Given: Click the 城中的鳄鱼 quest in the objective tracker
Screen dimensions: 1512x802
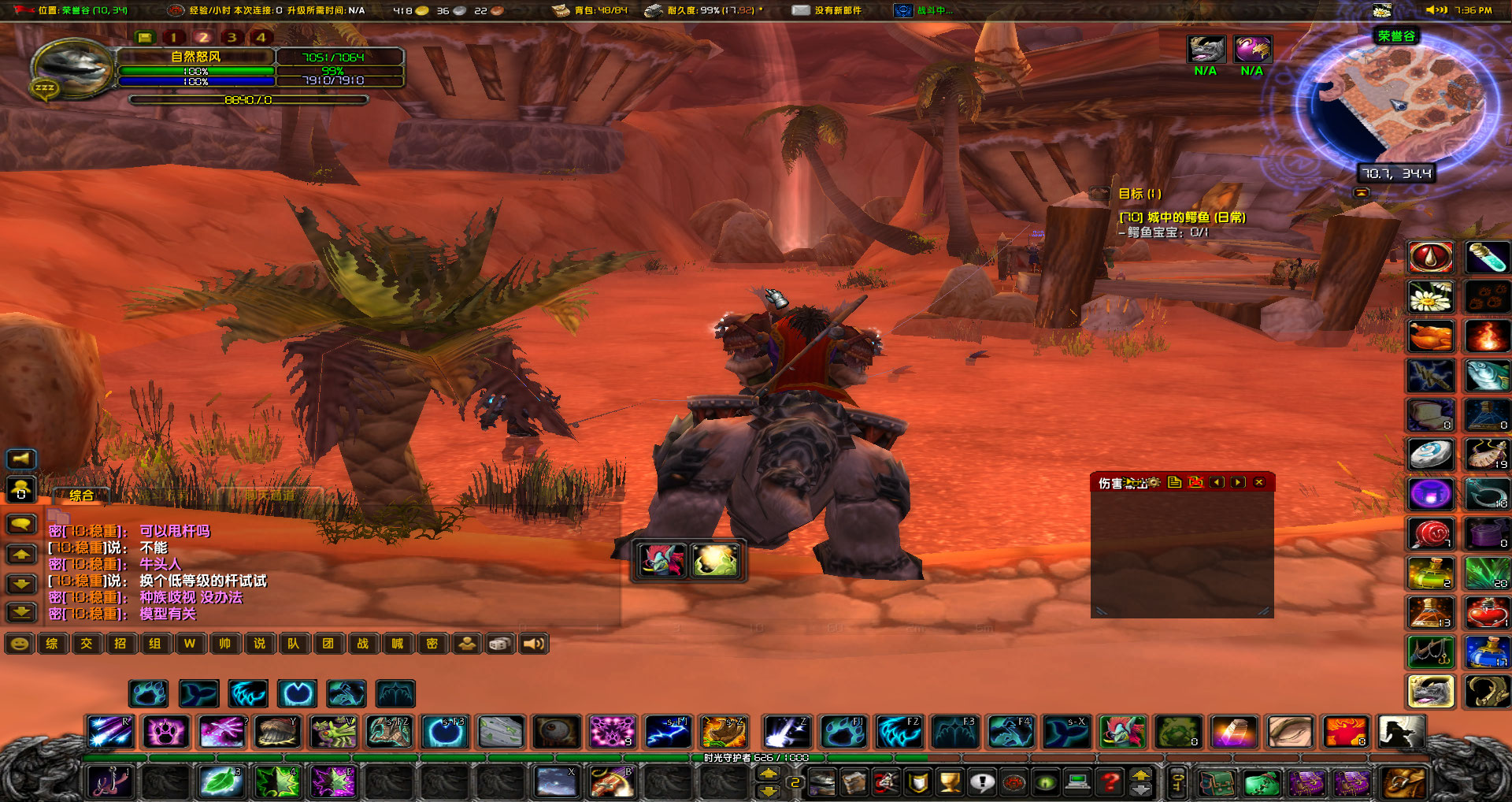Looking at the screenshot, I should (1181, 217).
